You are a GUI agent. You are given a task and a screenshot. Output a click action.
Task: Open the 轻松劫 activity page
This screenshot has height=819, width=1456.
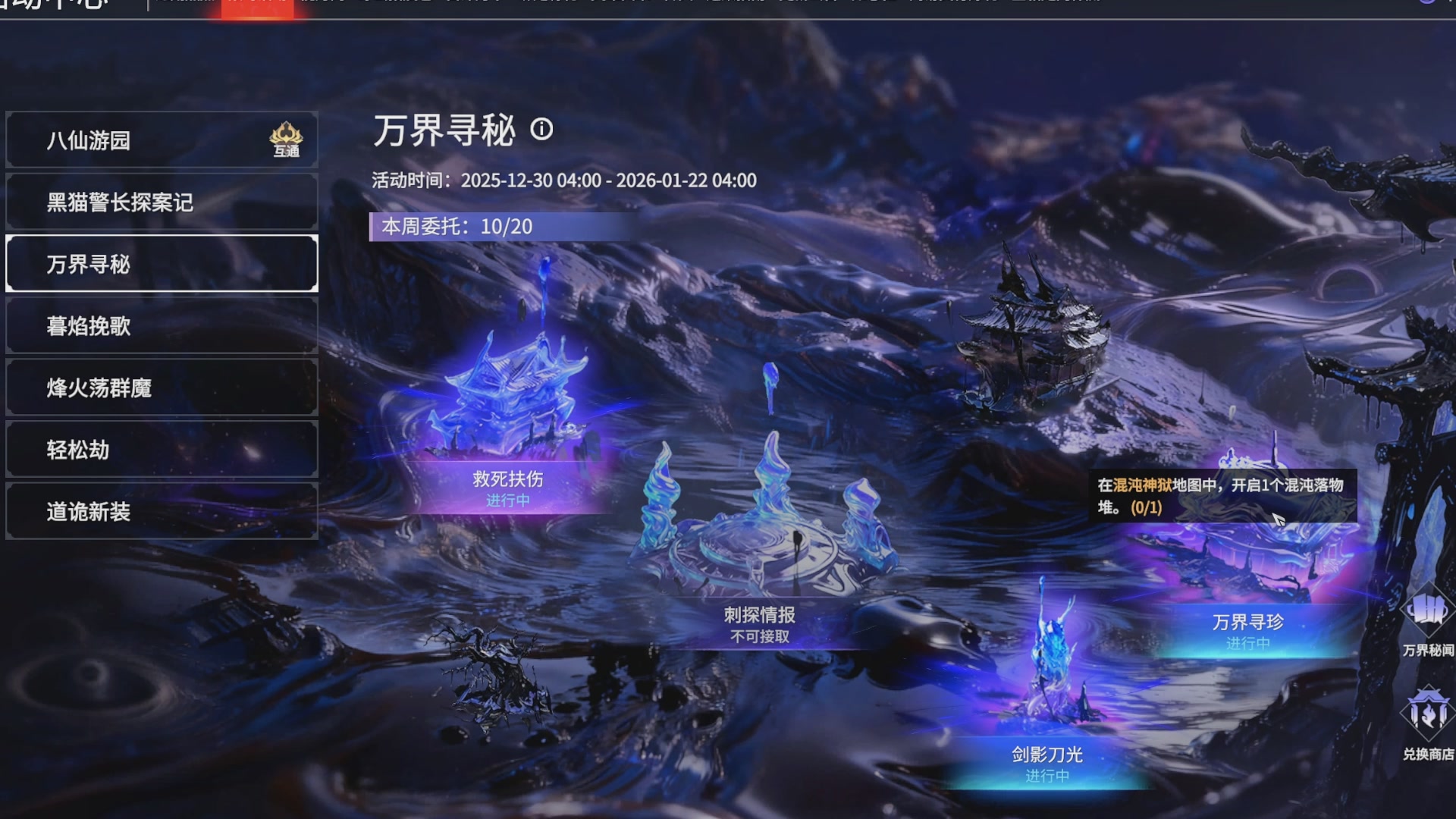tap(162, 450)
